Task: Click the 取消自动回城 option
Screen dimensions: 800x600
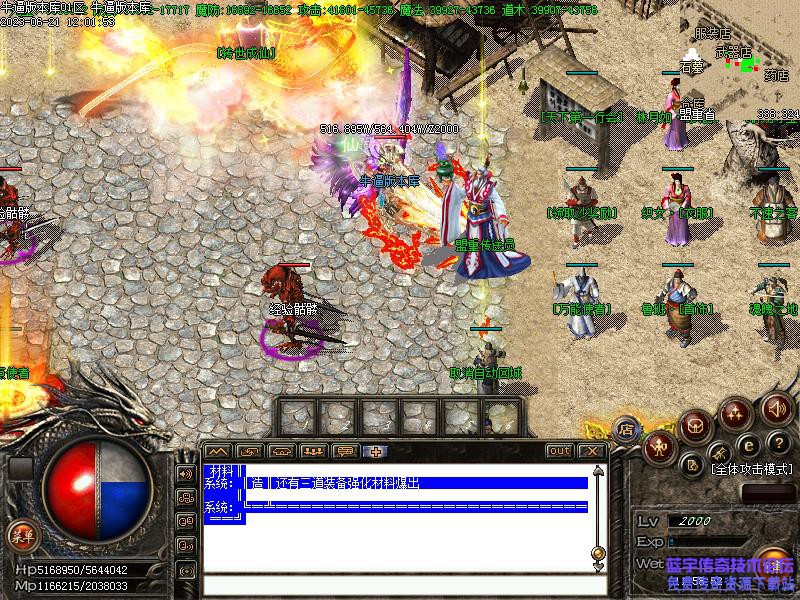Action: pyautogui.click(x=486, y=373)
